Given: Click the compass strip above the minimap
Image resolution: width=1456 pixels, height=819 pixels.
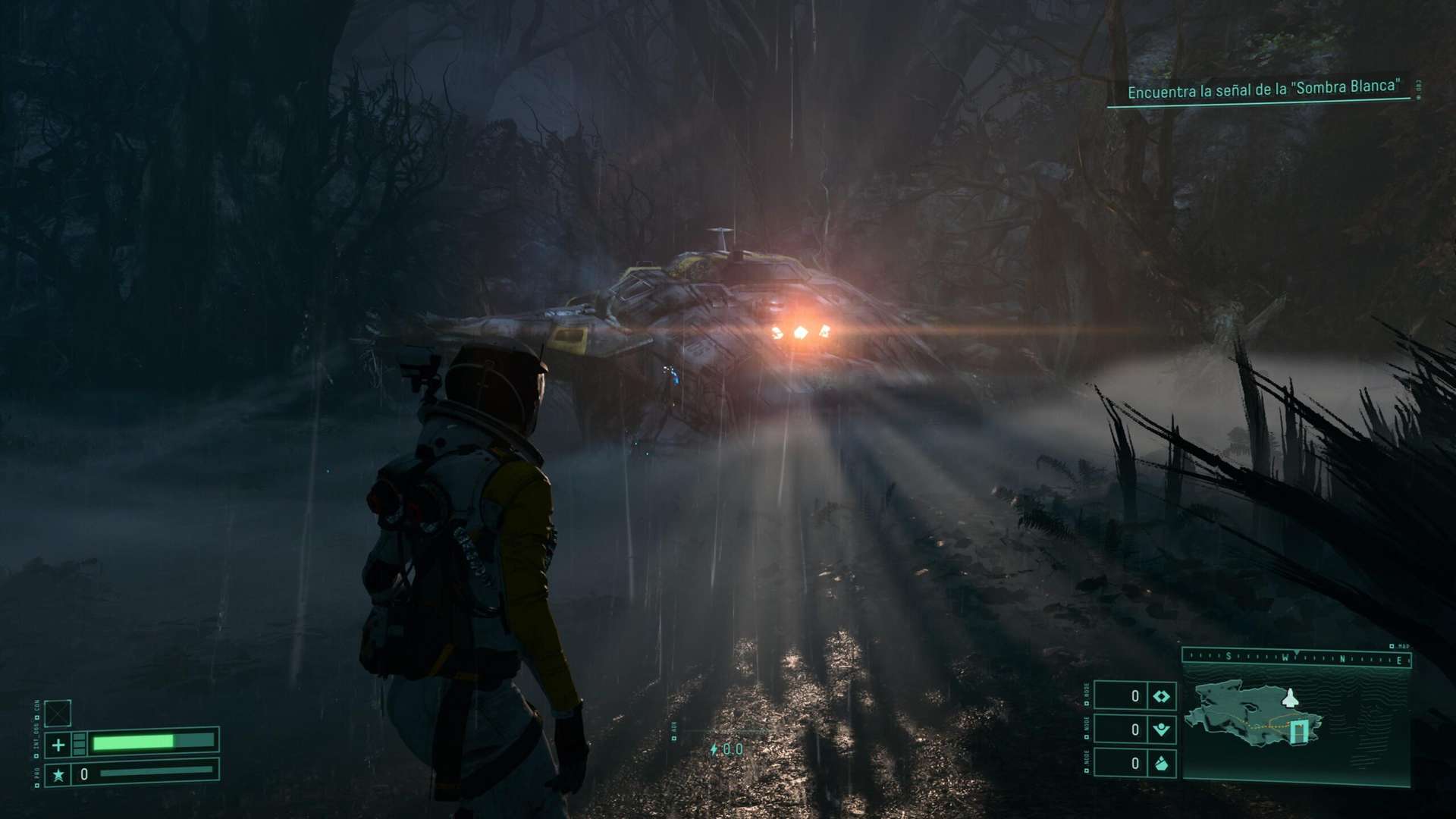Looking at the screenshot, I should click(x=1296, y=658).
